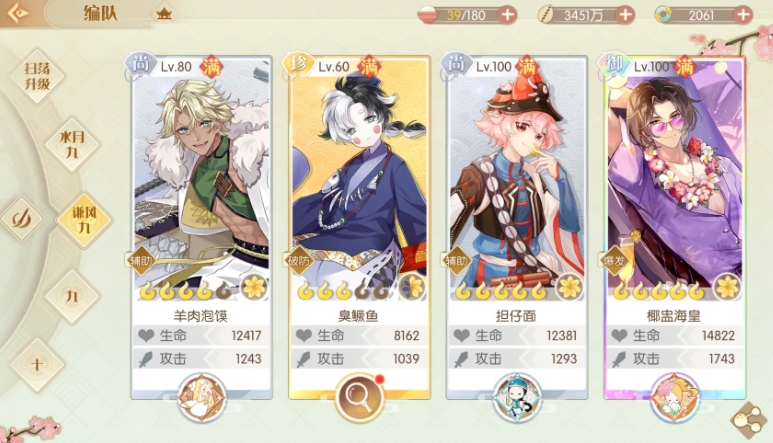
Task: Open the companion icon under 担仔面
Action: pos(517,396)
